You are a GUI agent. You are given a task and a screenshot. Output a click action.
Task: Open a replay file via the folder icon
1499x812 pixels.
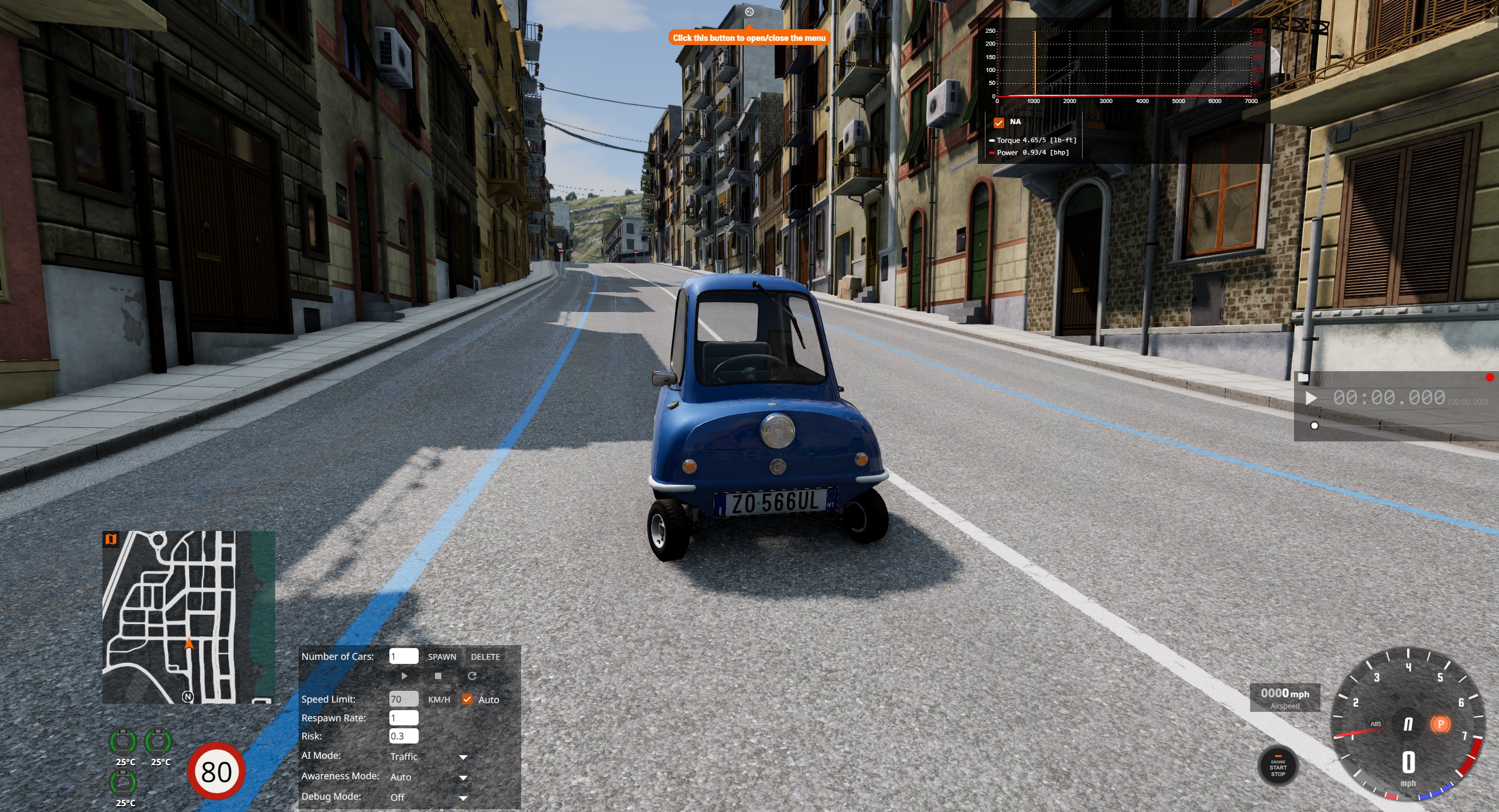(x=1303, y=378)
